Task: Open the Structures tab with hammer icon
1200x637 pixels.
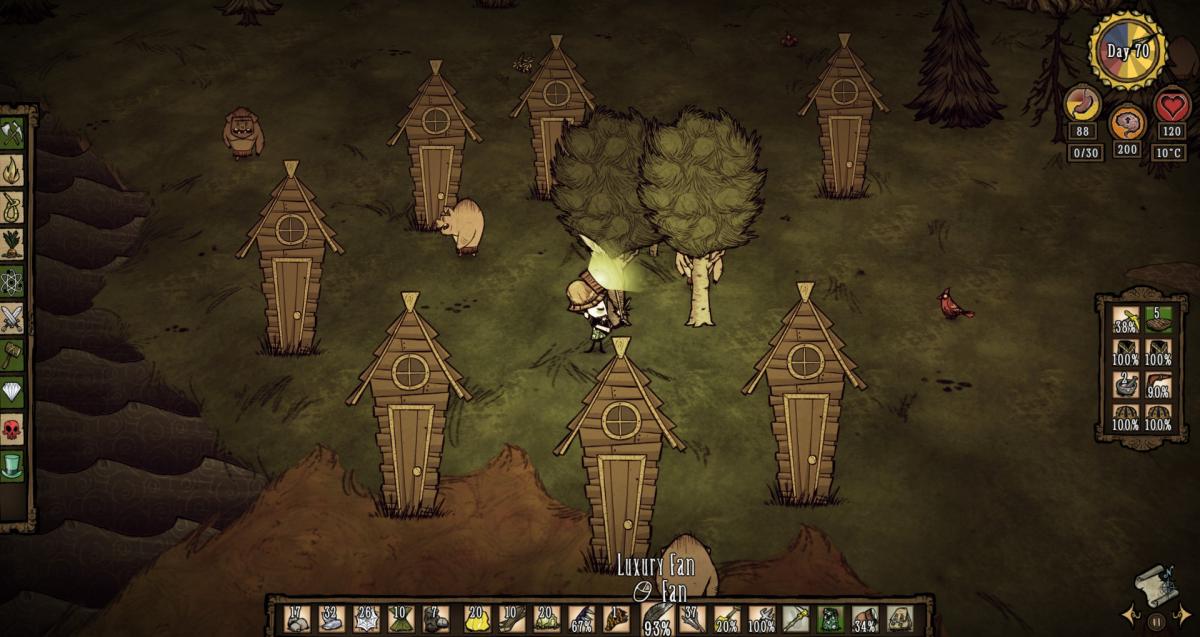Action: [x=12, y=355]
